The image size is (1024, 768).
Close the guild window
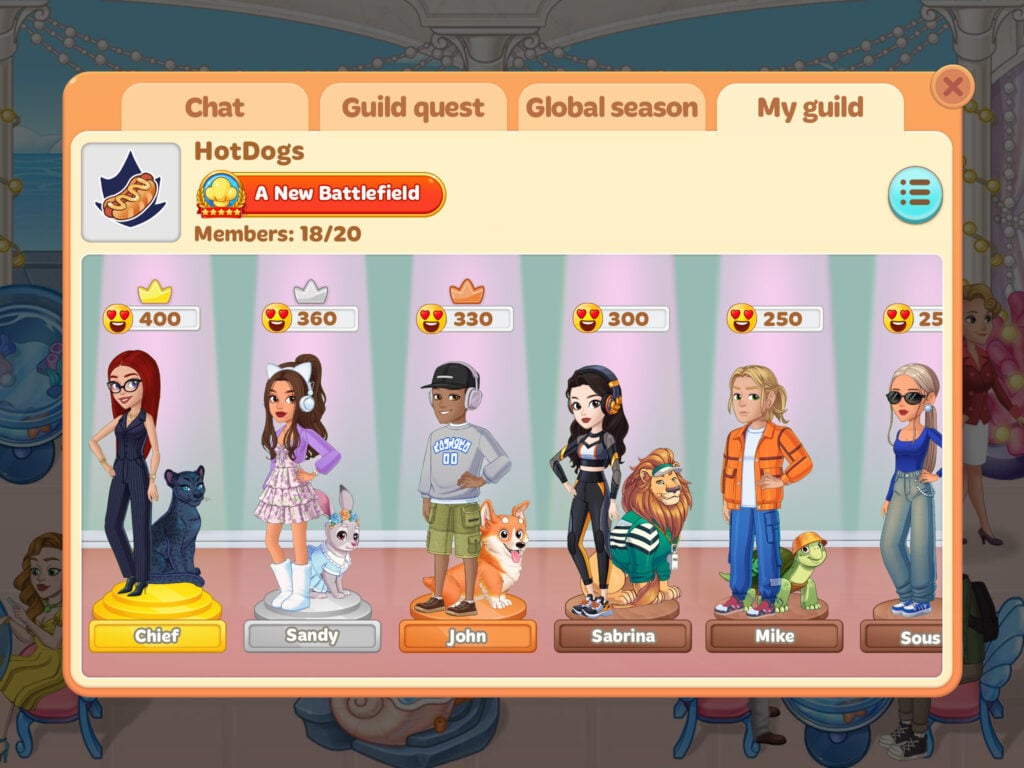(952, 88)
